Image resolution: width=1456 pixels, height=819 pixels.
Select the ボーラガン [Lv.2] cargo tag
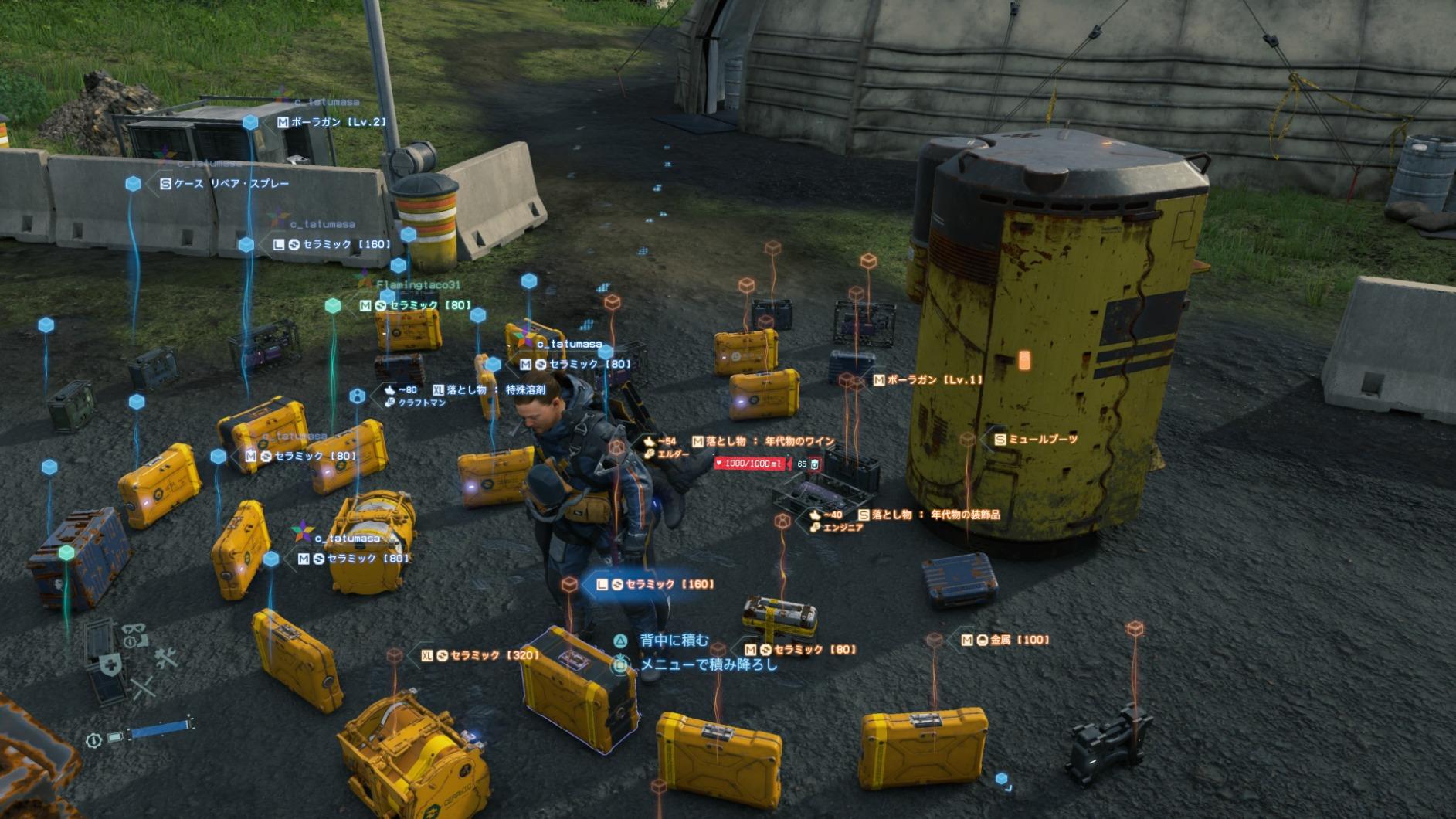331,122
